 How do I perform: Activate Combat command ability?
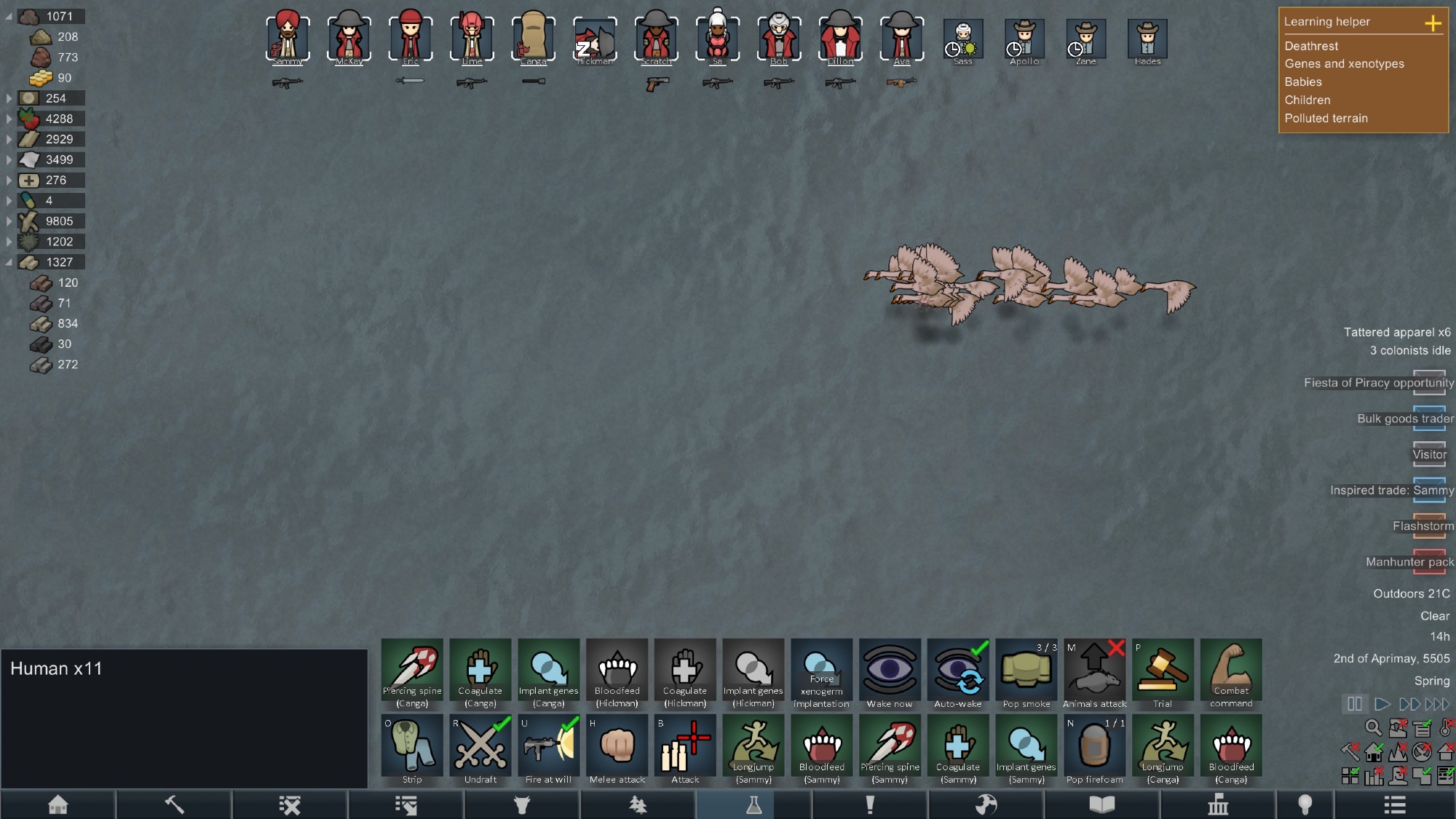pyautogui.click(x=1231, y=673)
